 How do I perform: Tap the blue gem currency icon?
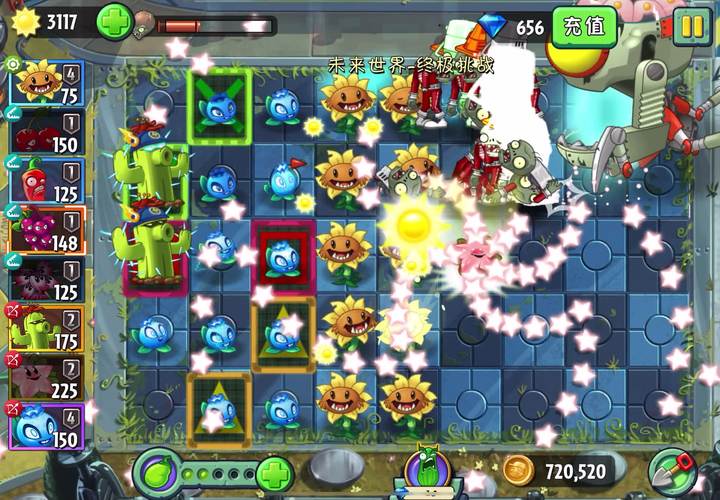(x=495, y=27)
